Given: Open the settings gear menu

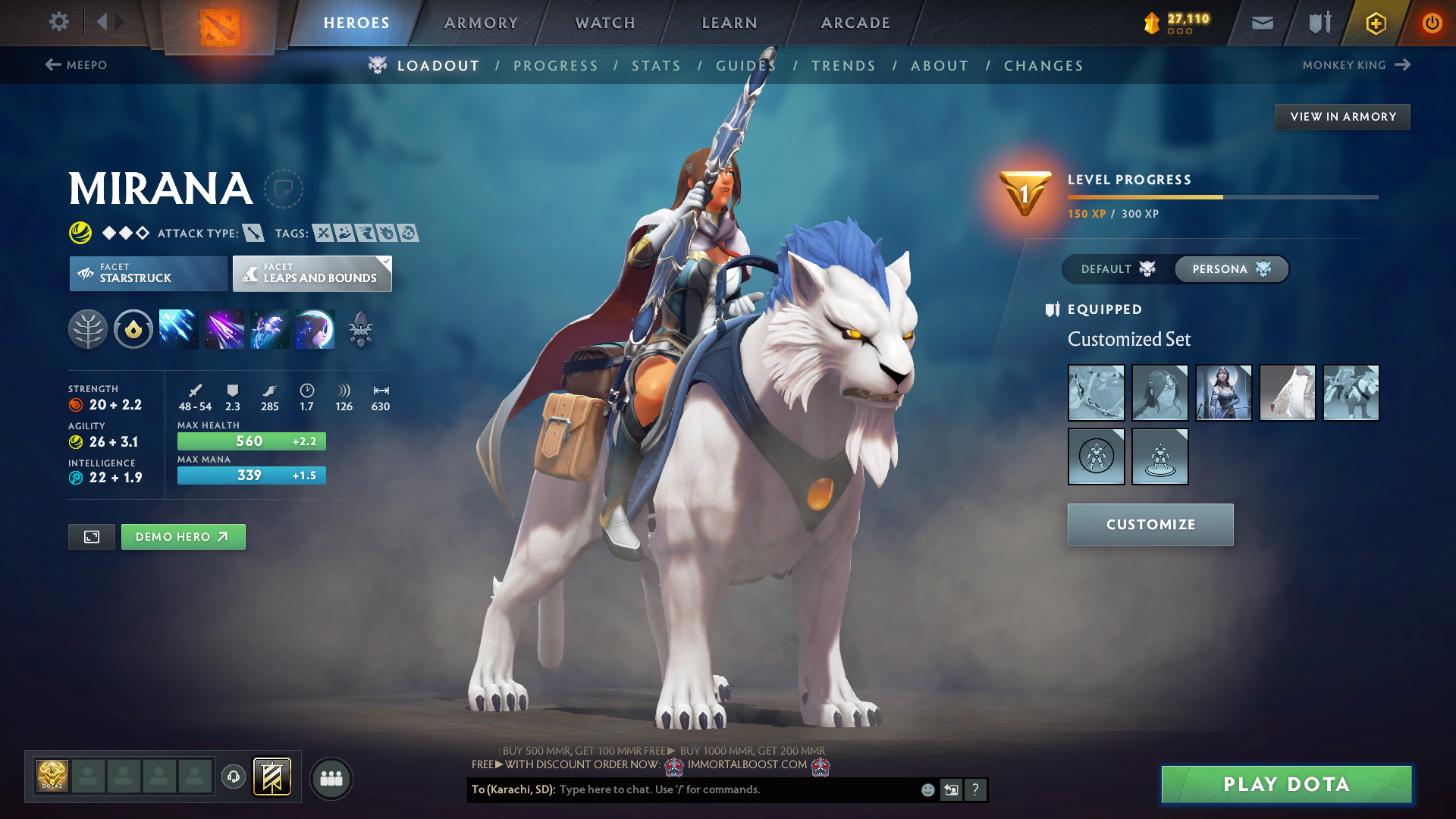Looking at the screenshot, I should [58, 22].
